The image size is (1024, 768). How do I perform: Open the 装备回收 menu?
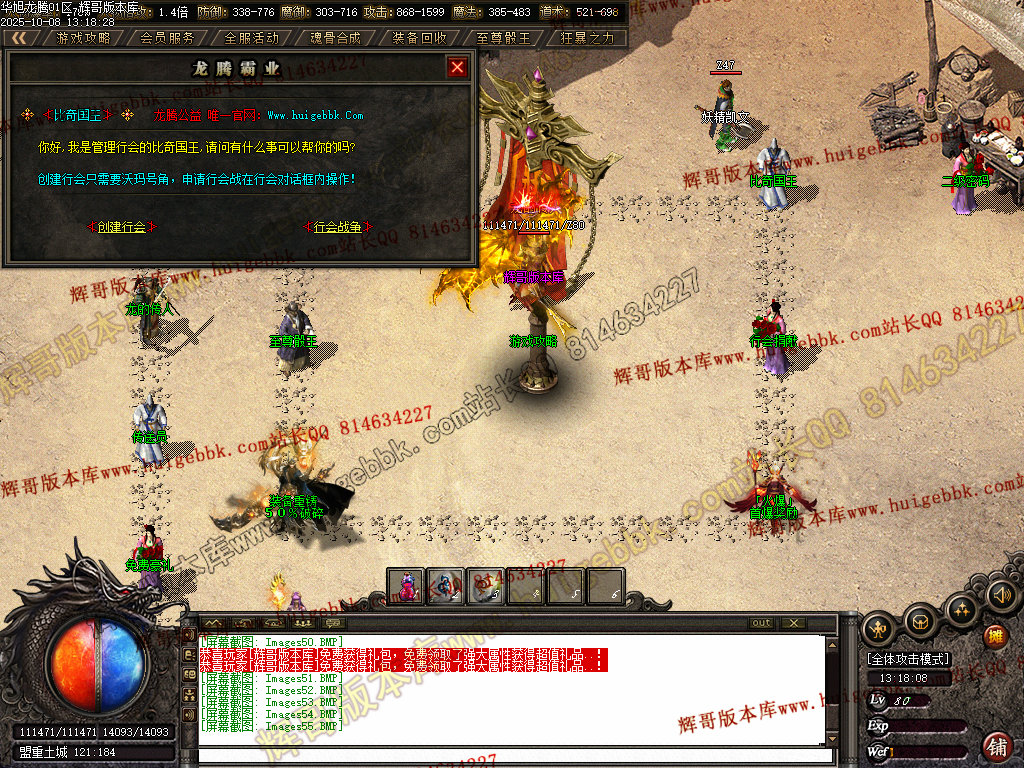(x=419, y=38)
